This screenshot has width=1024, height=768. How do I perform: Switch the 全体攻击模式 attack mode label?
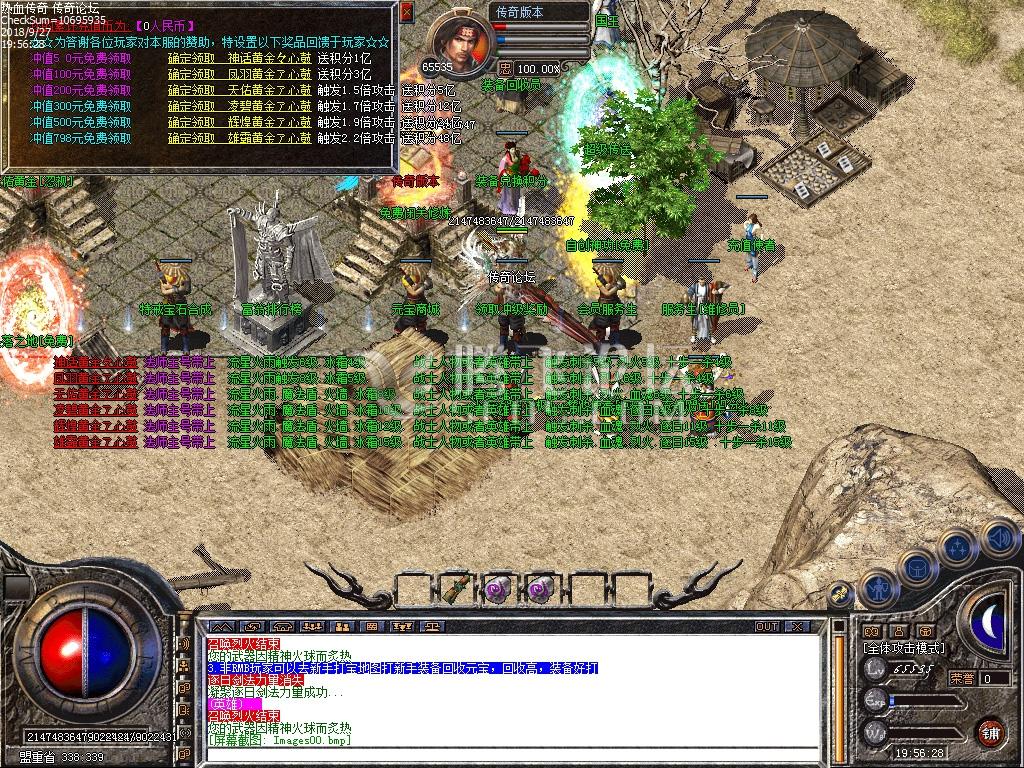904,648
